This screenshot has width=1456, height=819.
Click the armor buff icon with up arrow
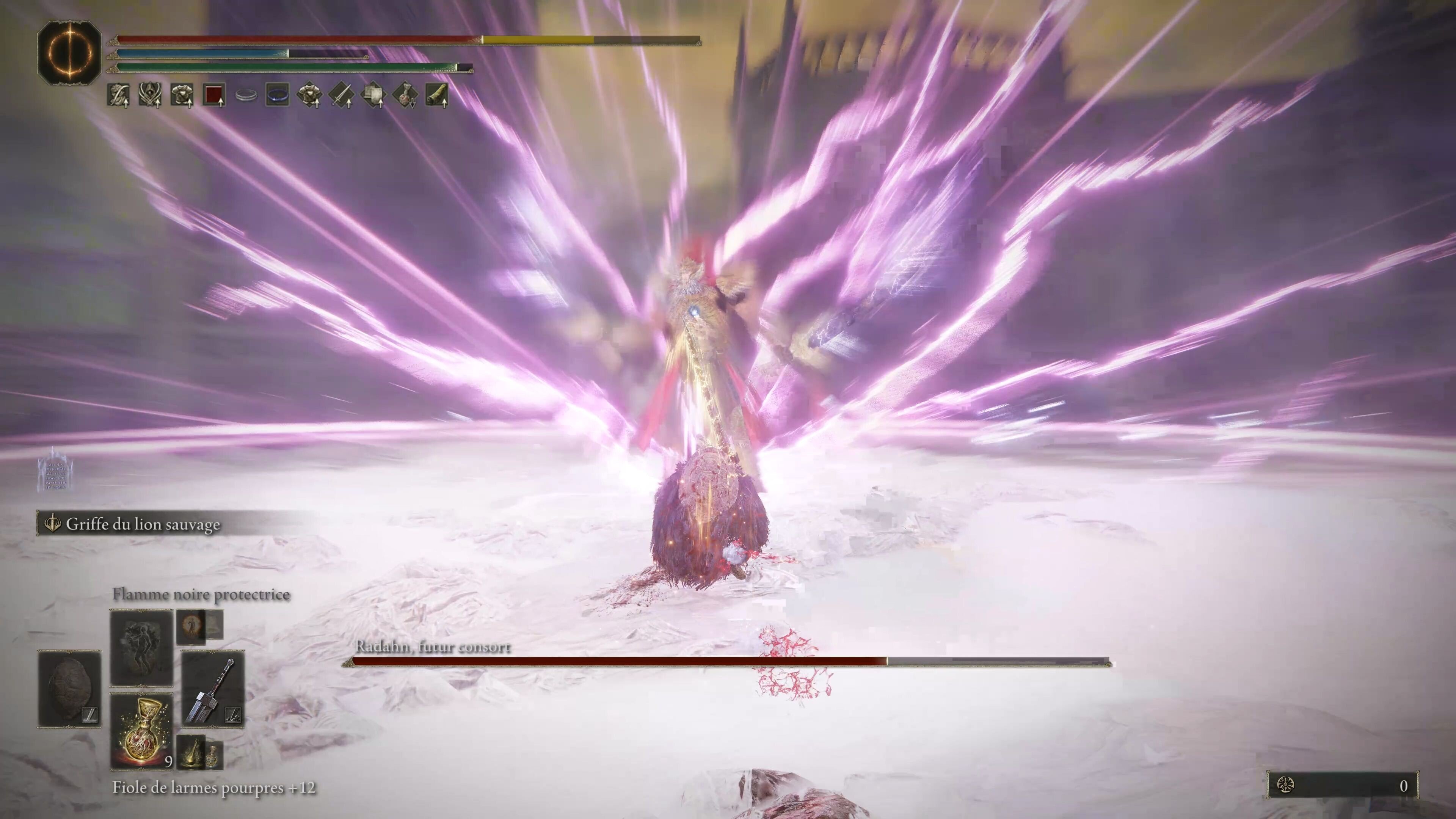(x=182, y=96)
